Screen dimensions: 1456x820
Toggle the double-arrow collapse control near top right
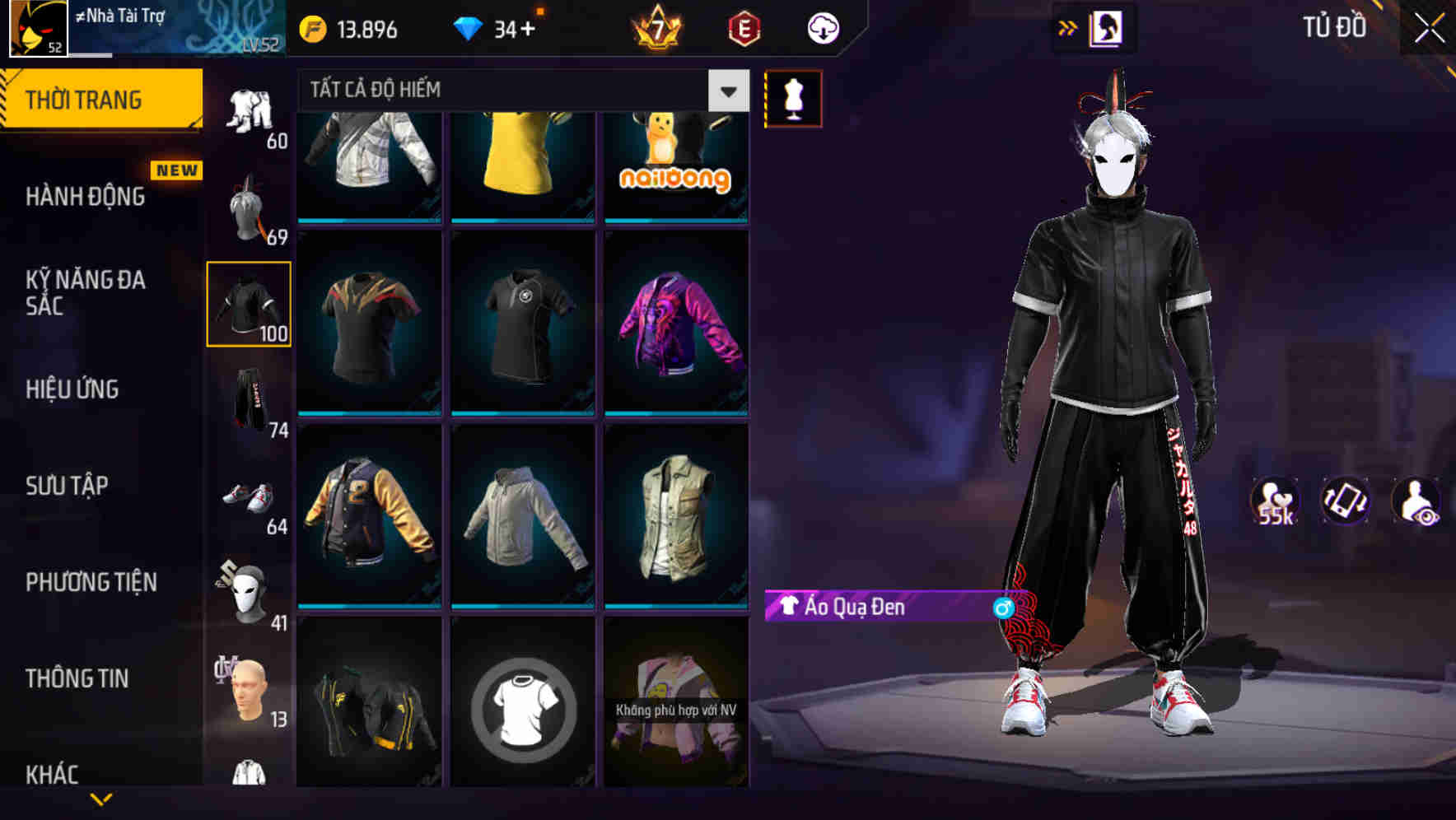(x=1068, y=27)
